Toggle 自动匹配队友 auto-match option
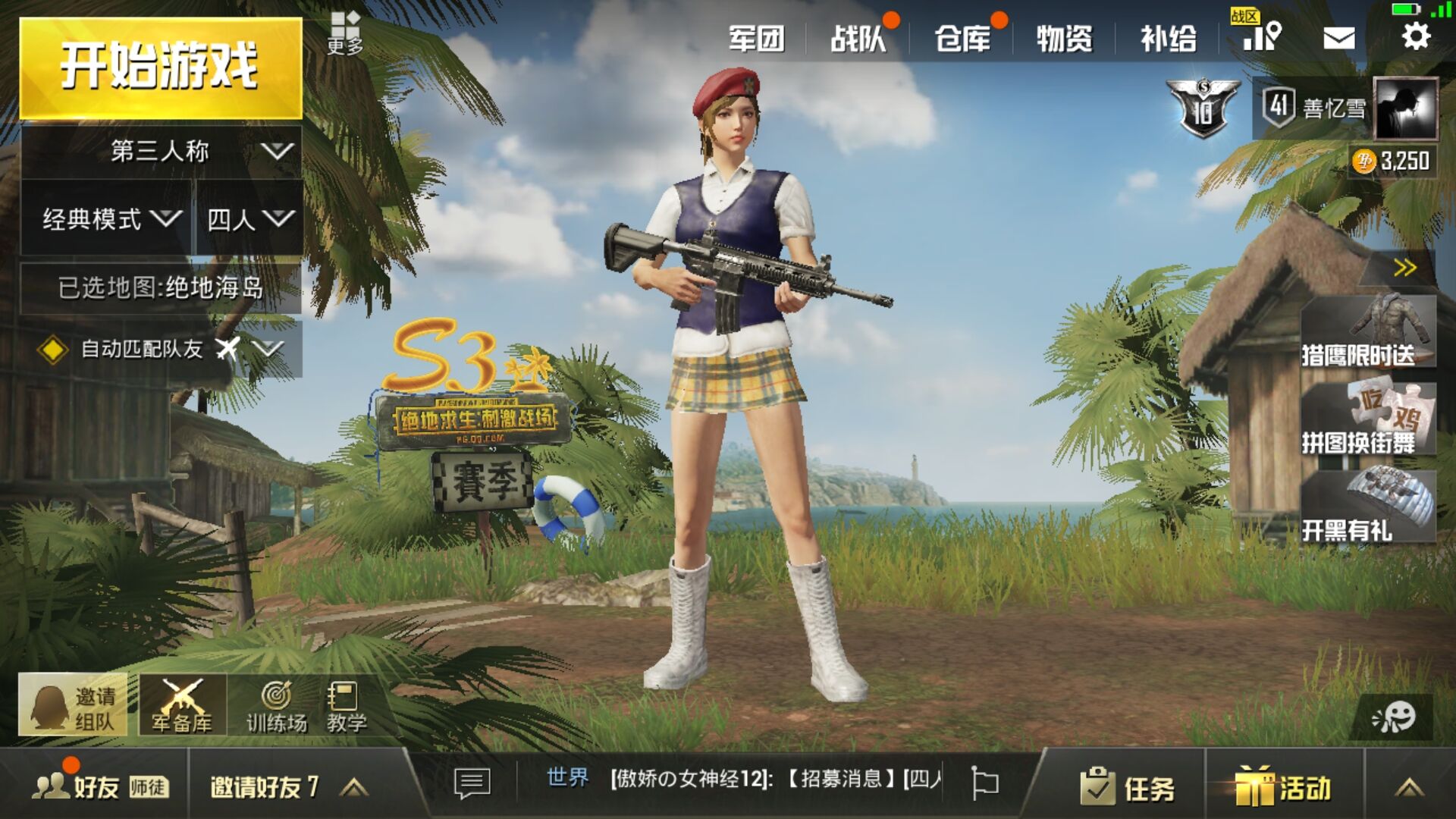This screenshot has height=819, width=1456. [x=52, y=350]
